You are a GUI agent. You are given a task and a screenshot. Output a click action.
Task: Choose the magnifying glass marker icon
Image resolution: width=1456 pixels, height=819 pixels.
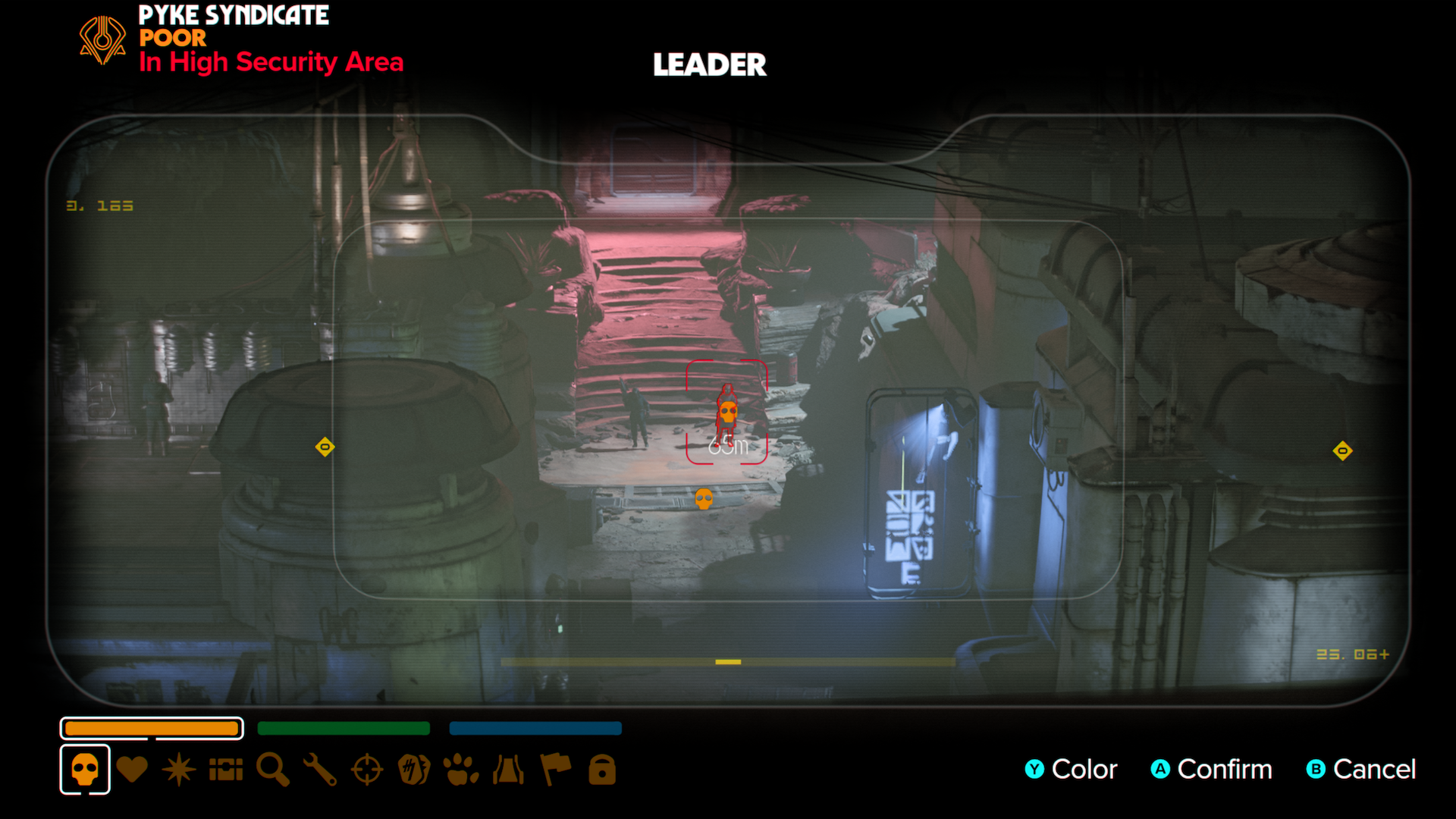click(x=273, y=770)
